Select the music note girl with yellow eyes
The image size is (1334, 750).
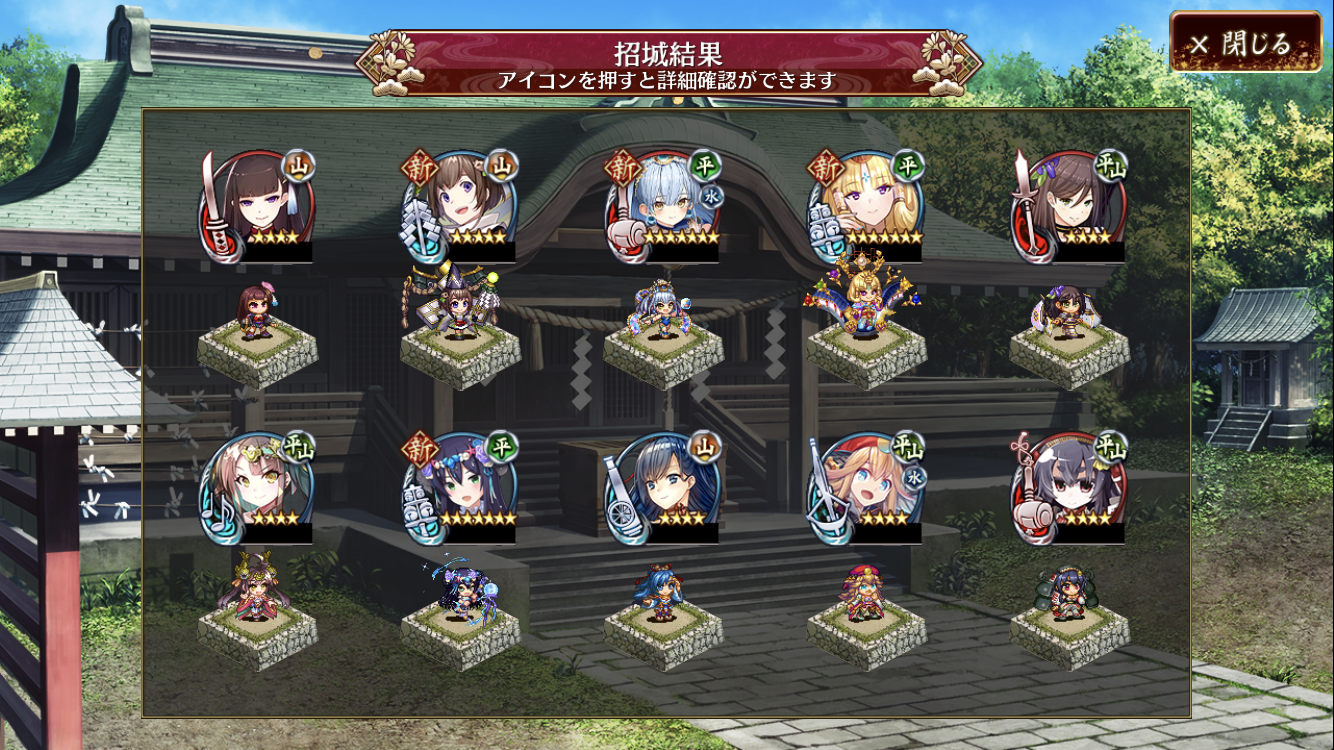[x=258, y=488]
